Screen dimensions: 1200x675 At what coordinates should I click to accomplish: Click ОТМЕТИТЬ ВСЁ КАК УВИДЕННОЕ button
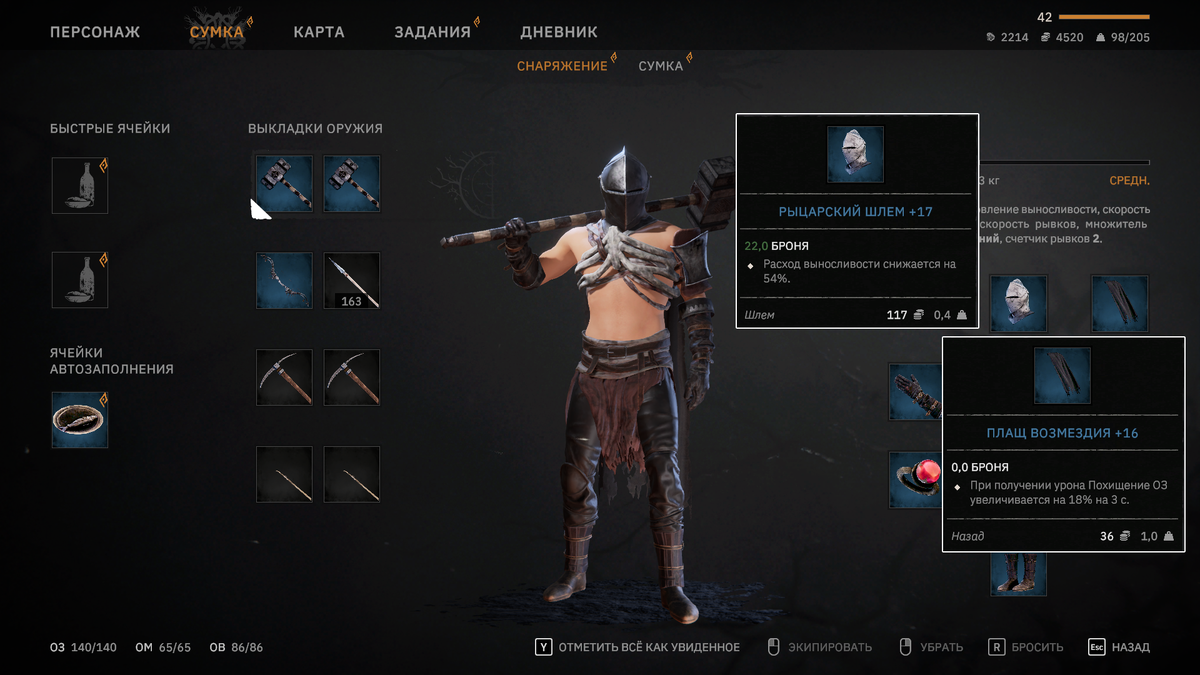638,647
